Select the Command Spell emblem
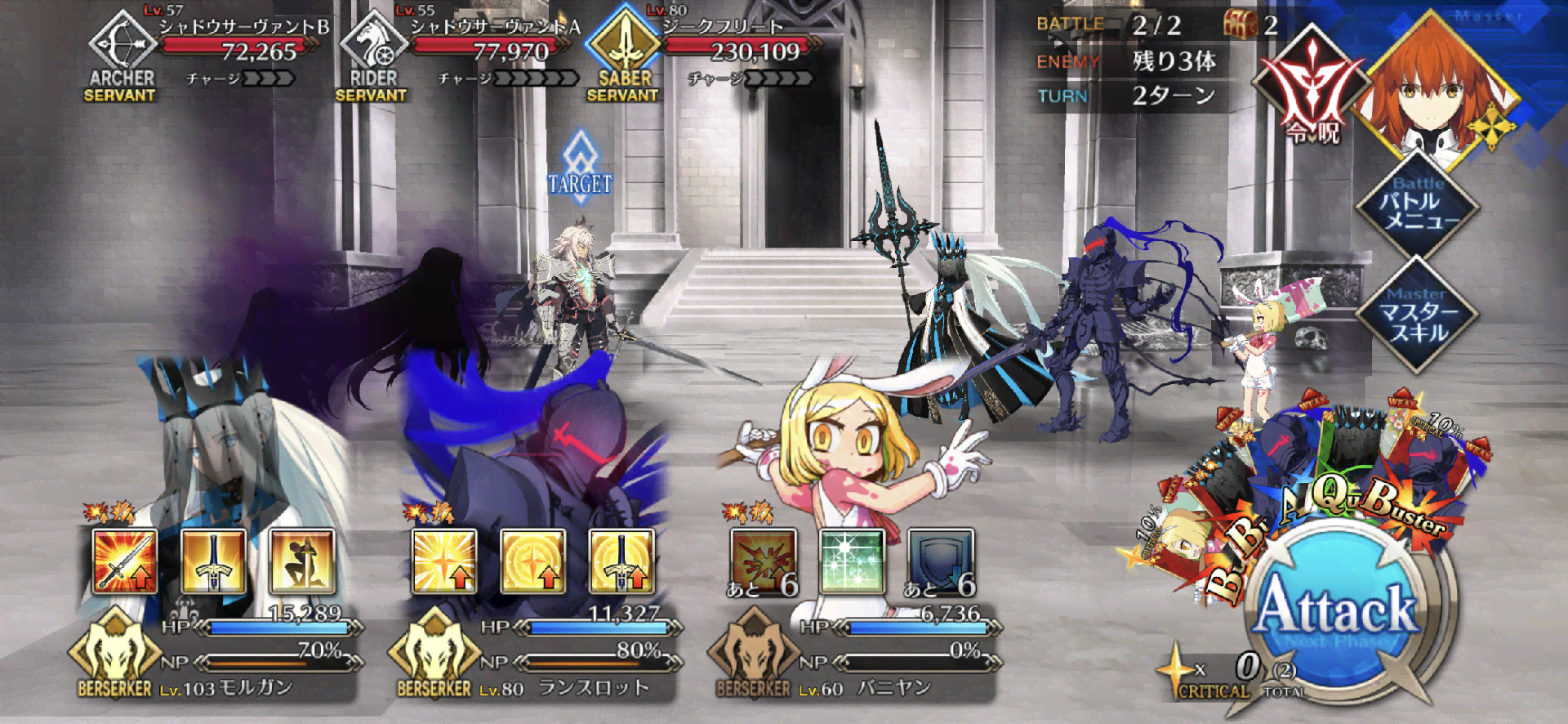This screenshot has height=724, width=1568. coord(1312,90)
